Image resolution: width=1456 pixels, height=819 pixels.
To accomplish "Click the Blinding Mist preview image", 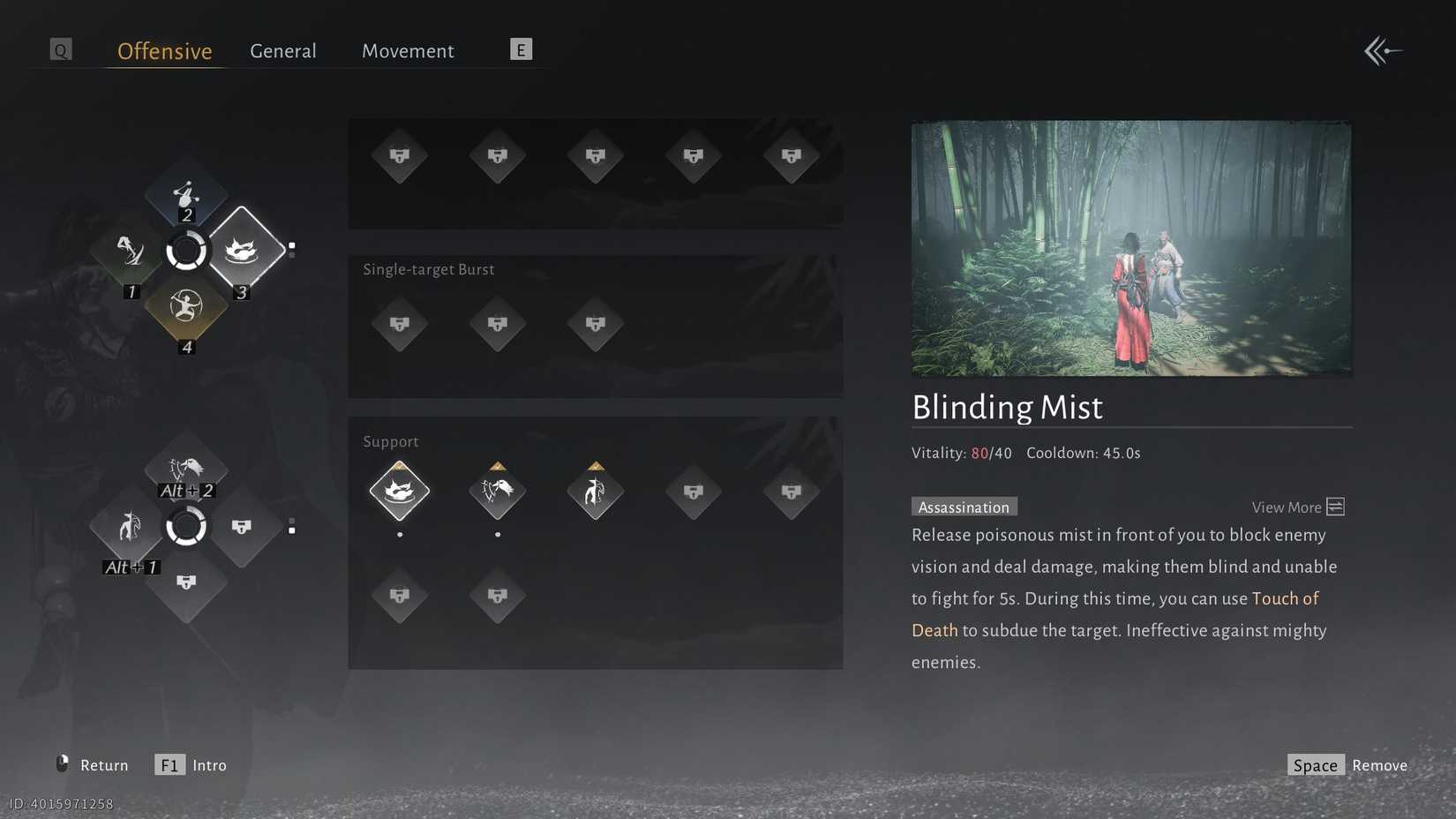I will click(1131, 247).
